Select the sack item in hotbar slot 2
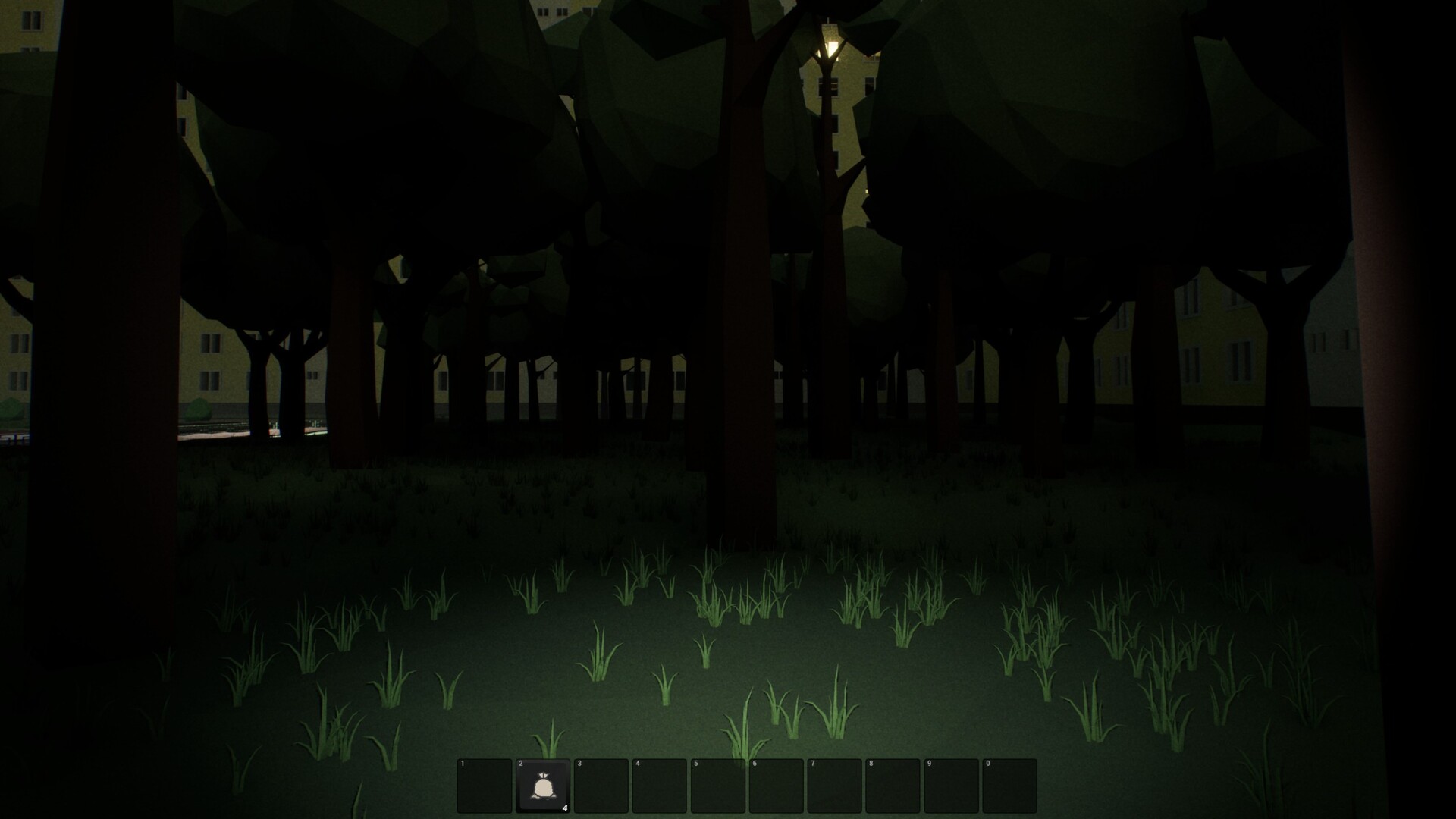The width and height of the screenshot is (1456, 819). point(542,786)
